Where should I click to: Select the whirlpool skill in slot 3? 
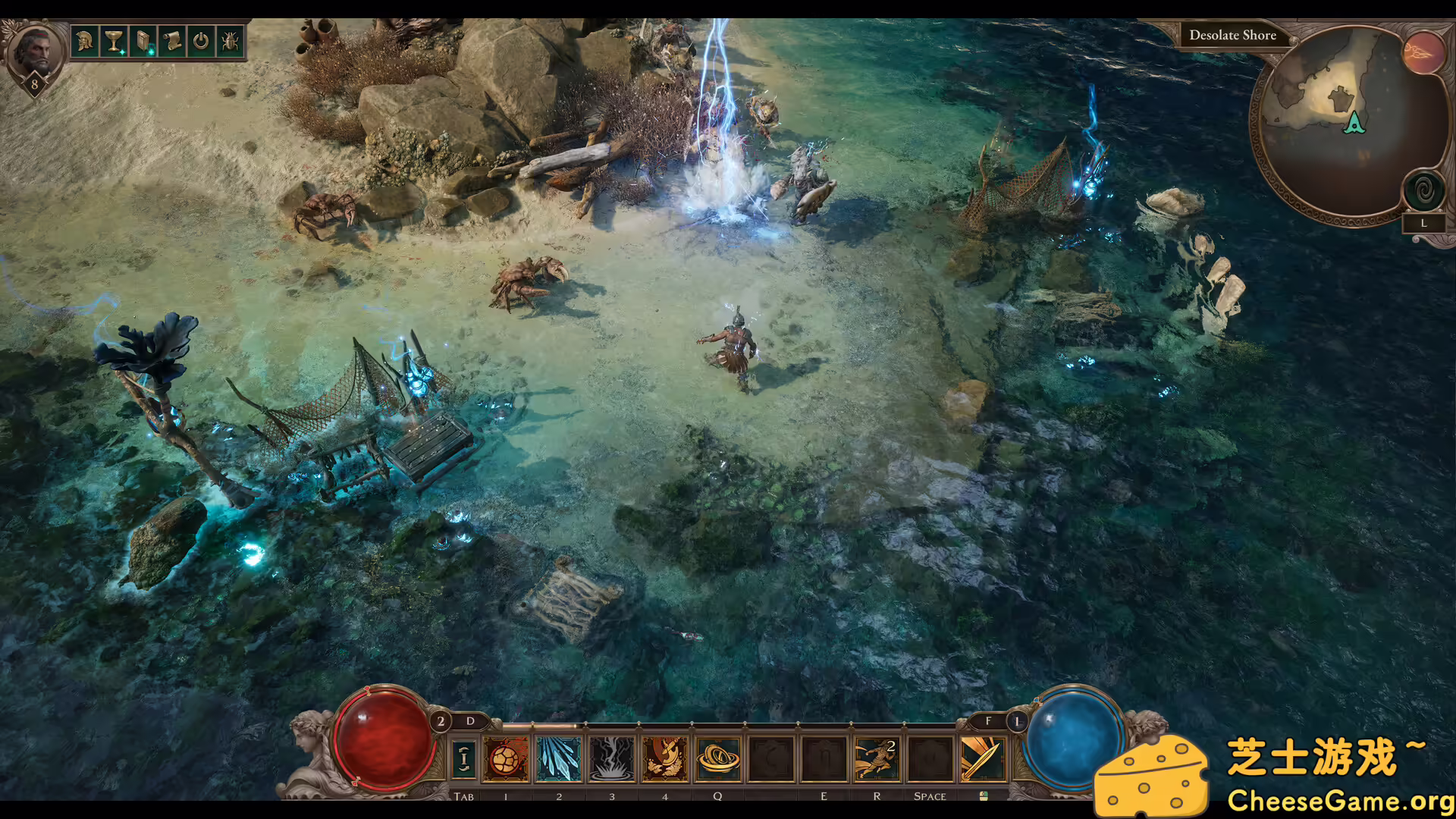(x=612, y=758)
